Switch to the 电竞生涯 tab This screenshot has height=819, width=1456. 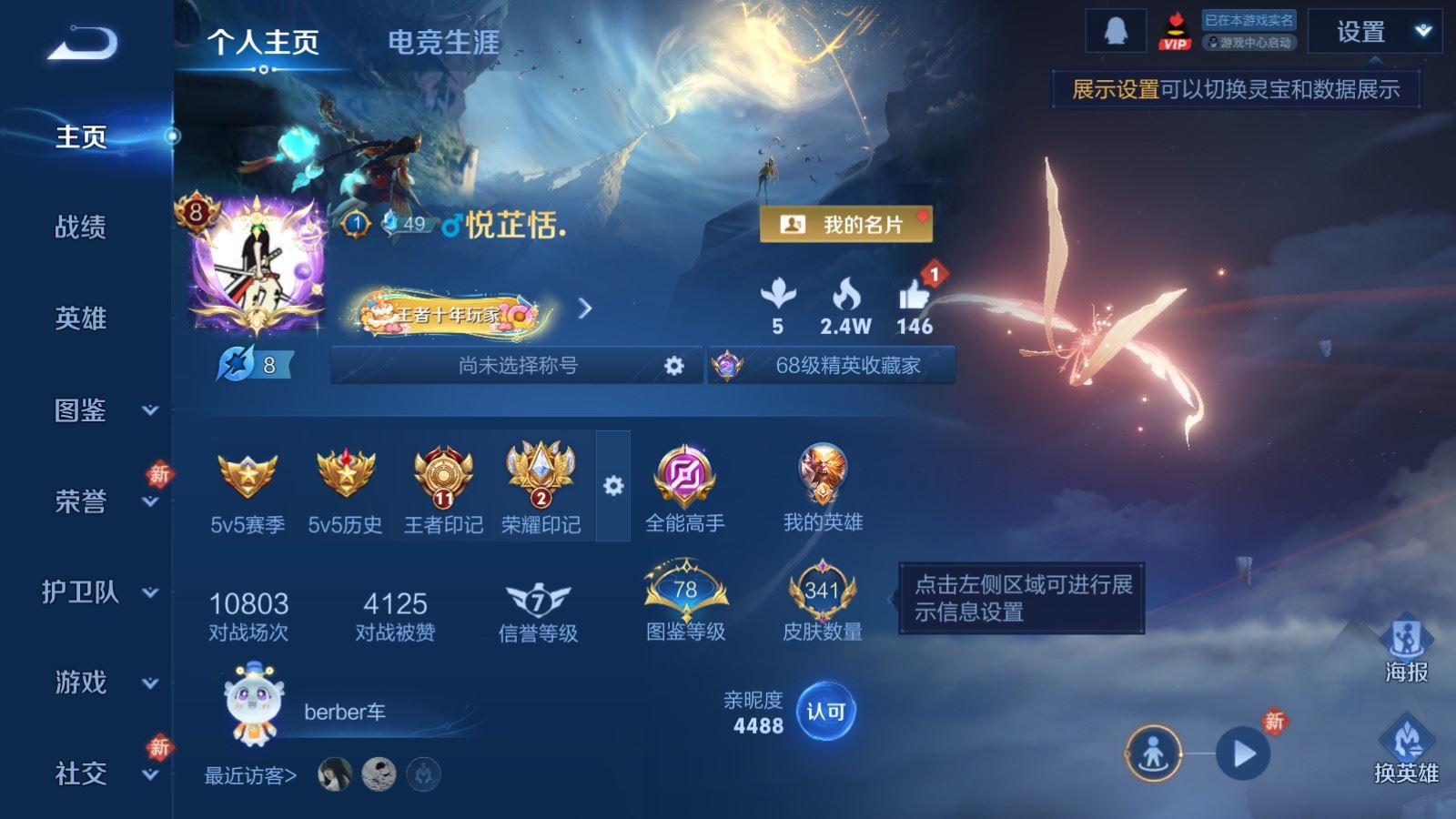coord(443,43)
